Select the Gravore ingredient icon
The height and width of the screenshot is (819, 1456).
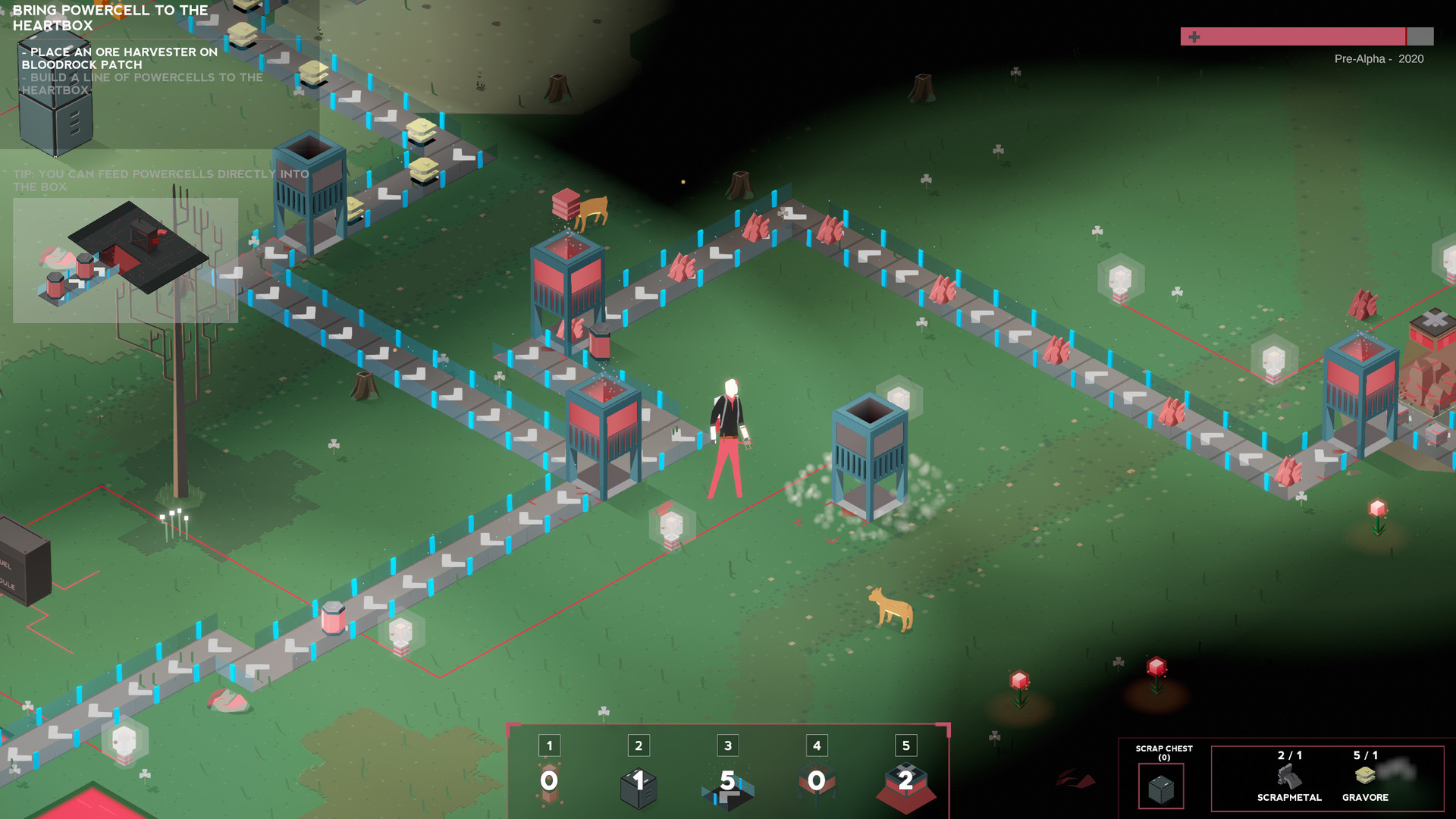coord(1365,776)
